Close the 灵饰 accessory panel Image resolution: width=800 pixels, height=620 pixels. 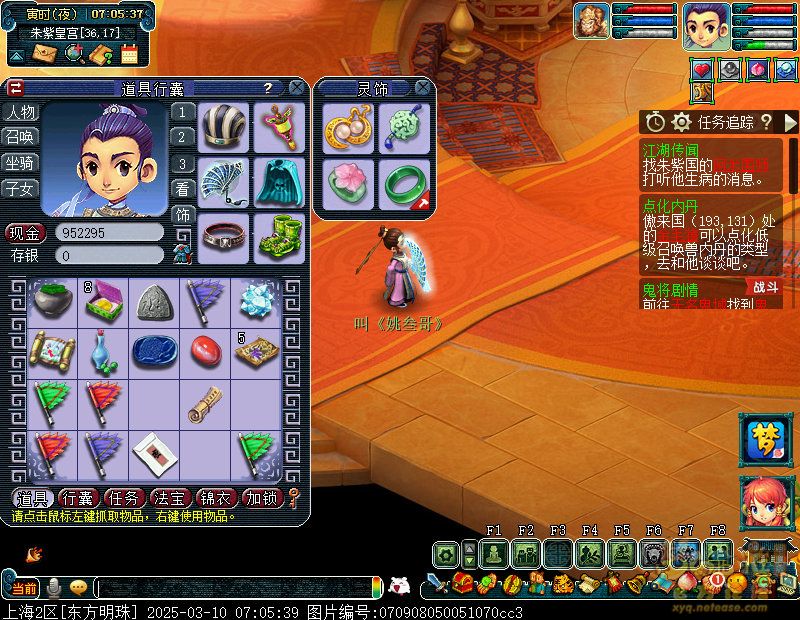[426, 88]
